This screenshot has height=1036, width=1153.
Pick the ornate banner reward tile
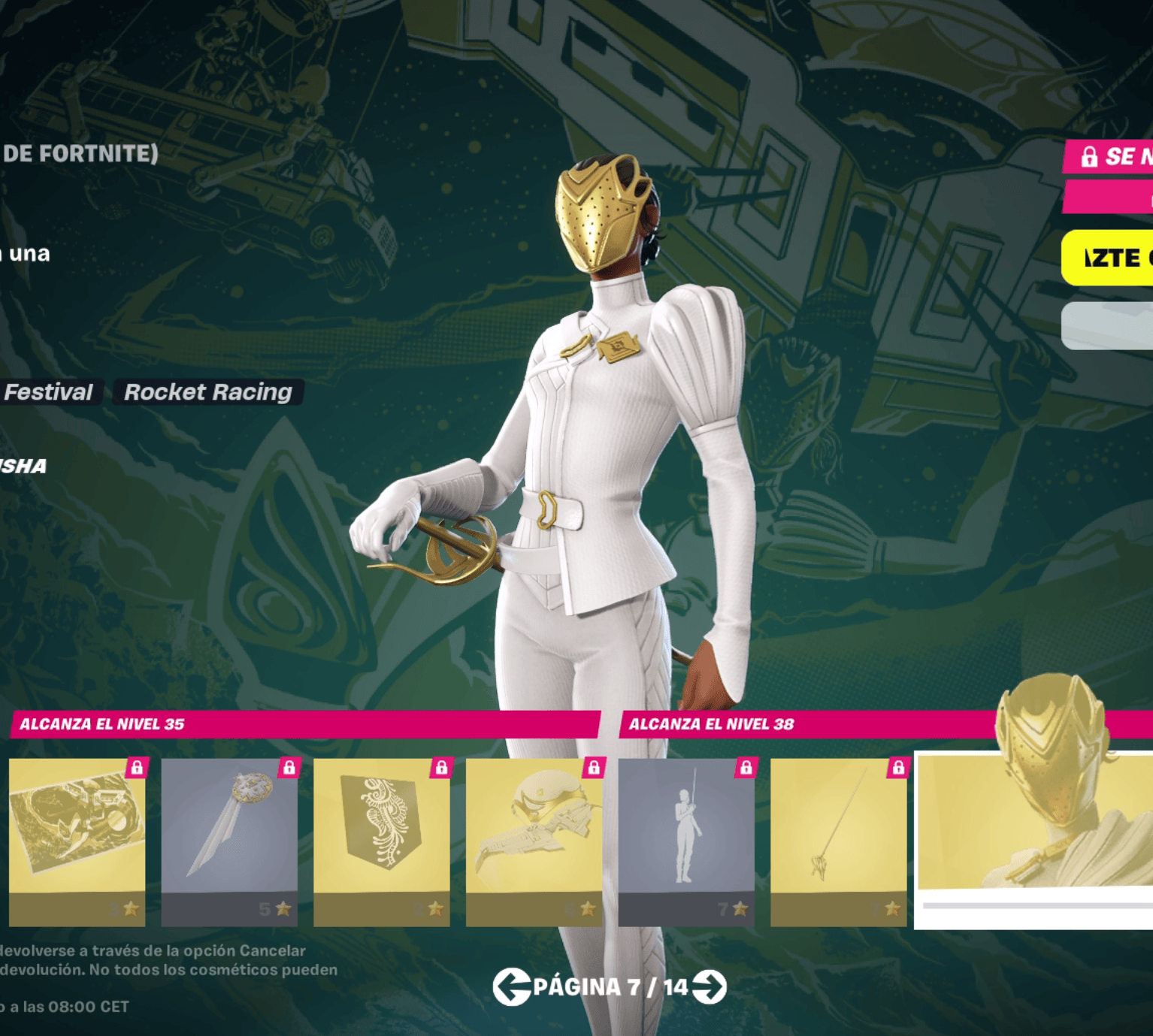(382, 841)
